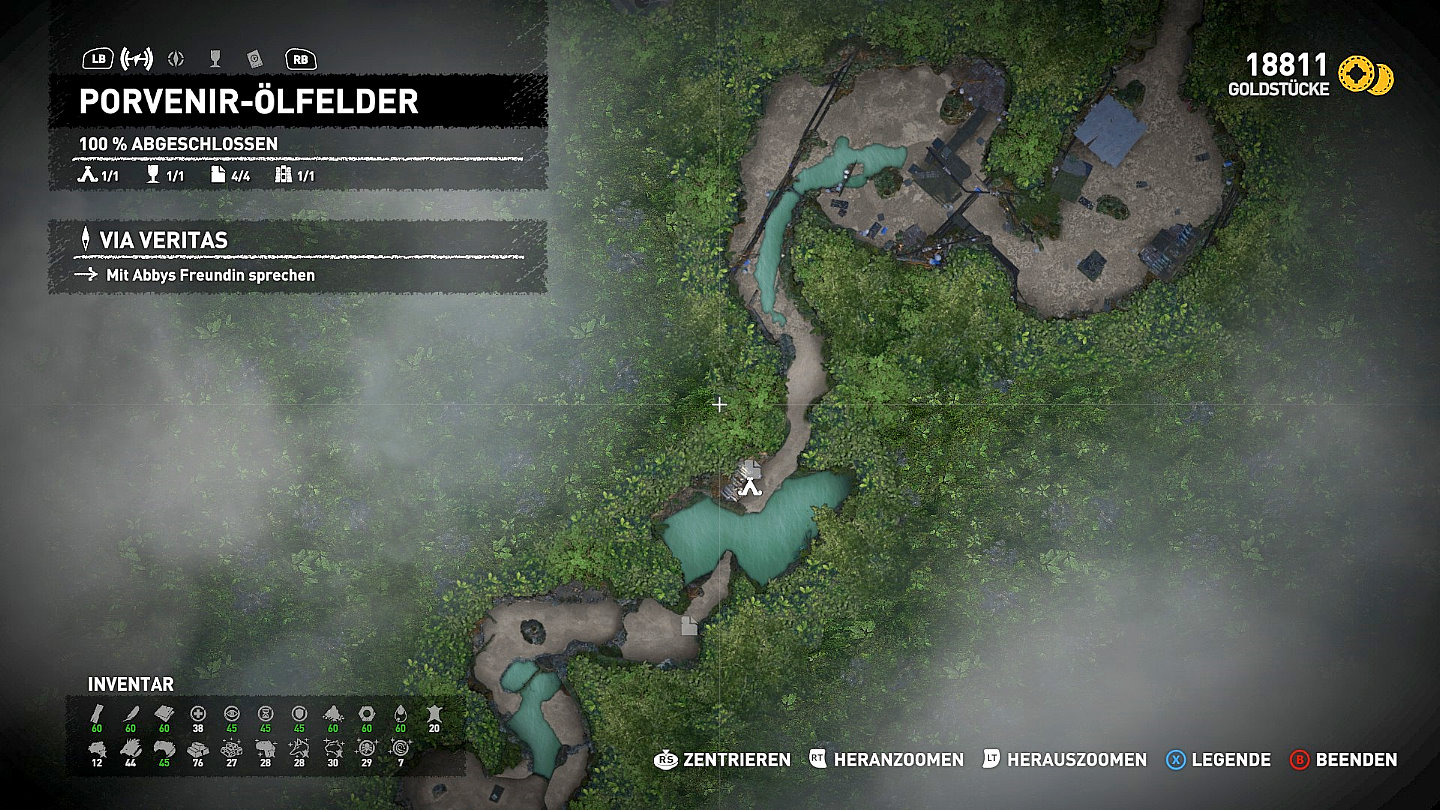Select the health cross herb icon
This screenshot has width=1440, height=810.
[198, 713]
